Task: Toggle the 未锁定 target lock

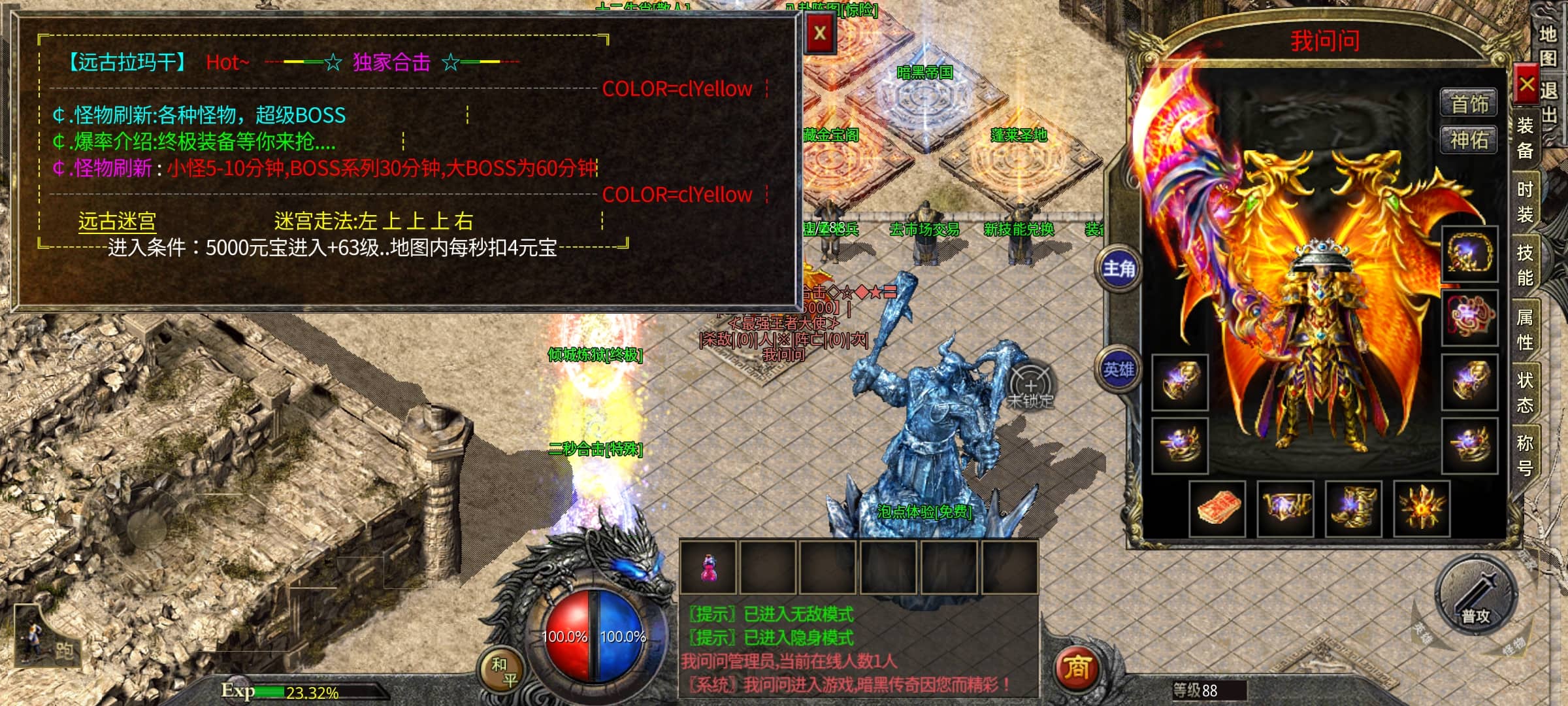Action: [1030, 387]
